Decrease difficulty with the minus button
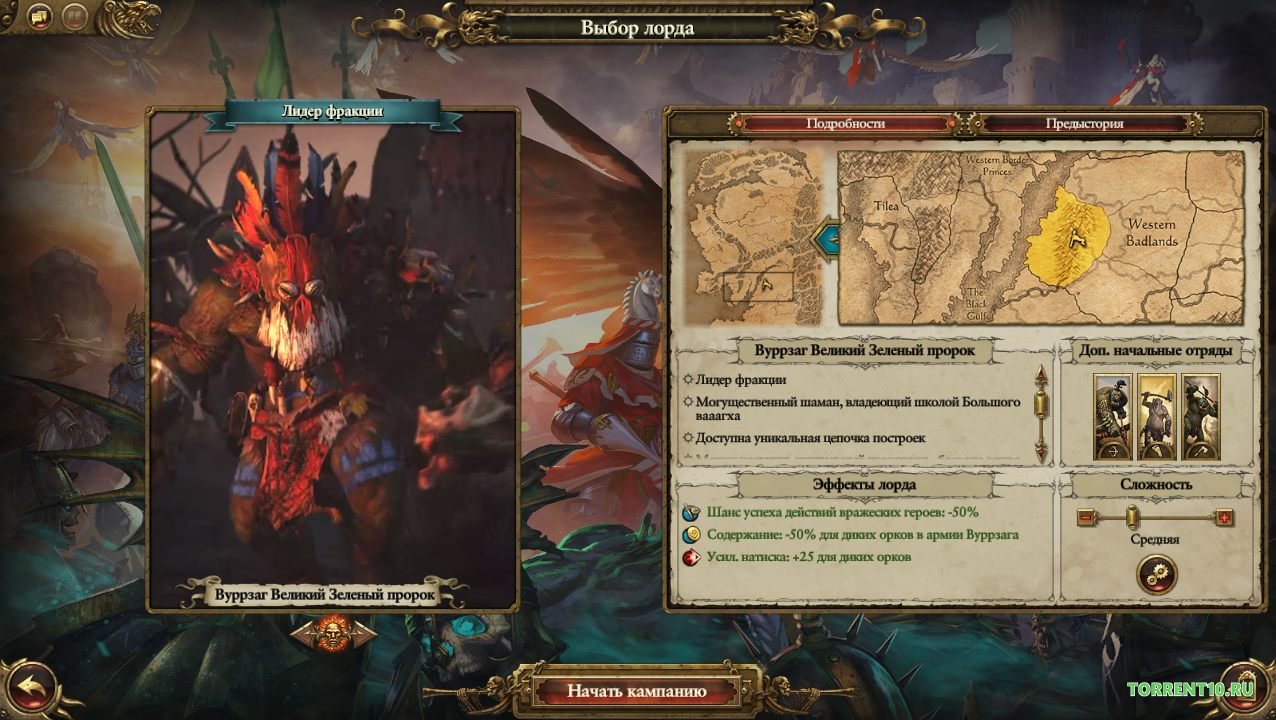This screenshot has width=1276, height=720. tap(1087, 518)
